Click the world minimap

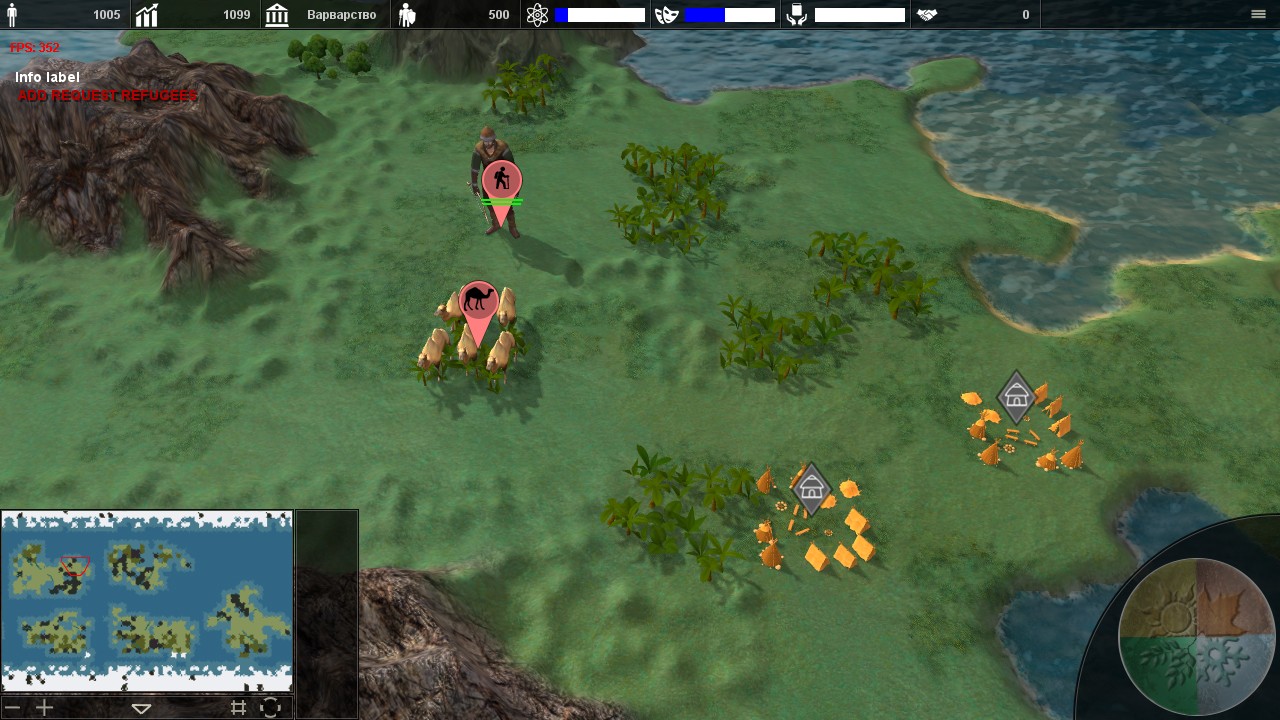point(147,601)
